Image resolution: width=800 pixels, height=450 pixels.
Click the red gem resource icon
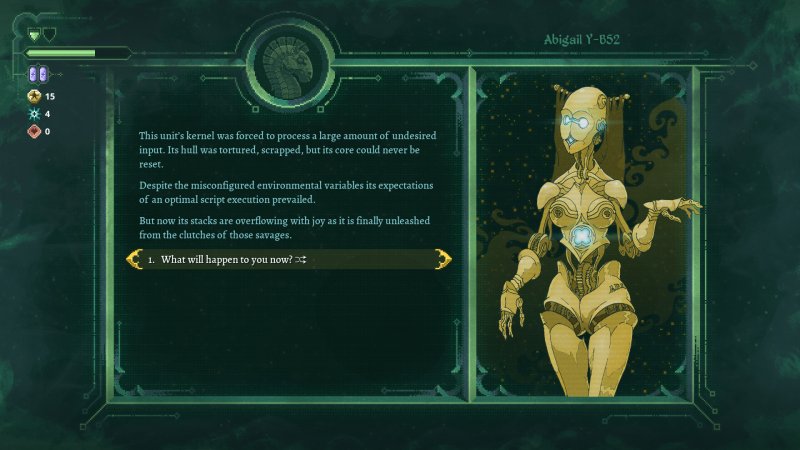32,131
